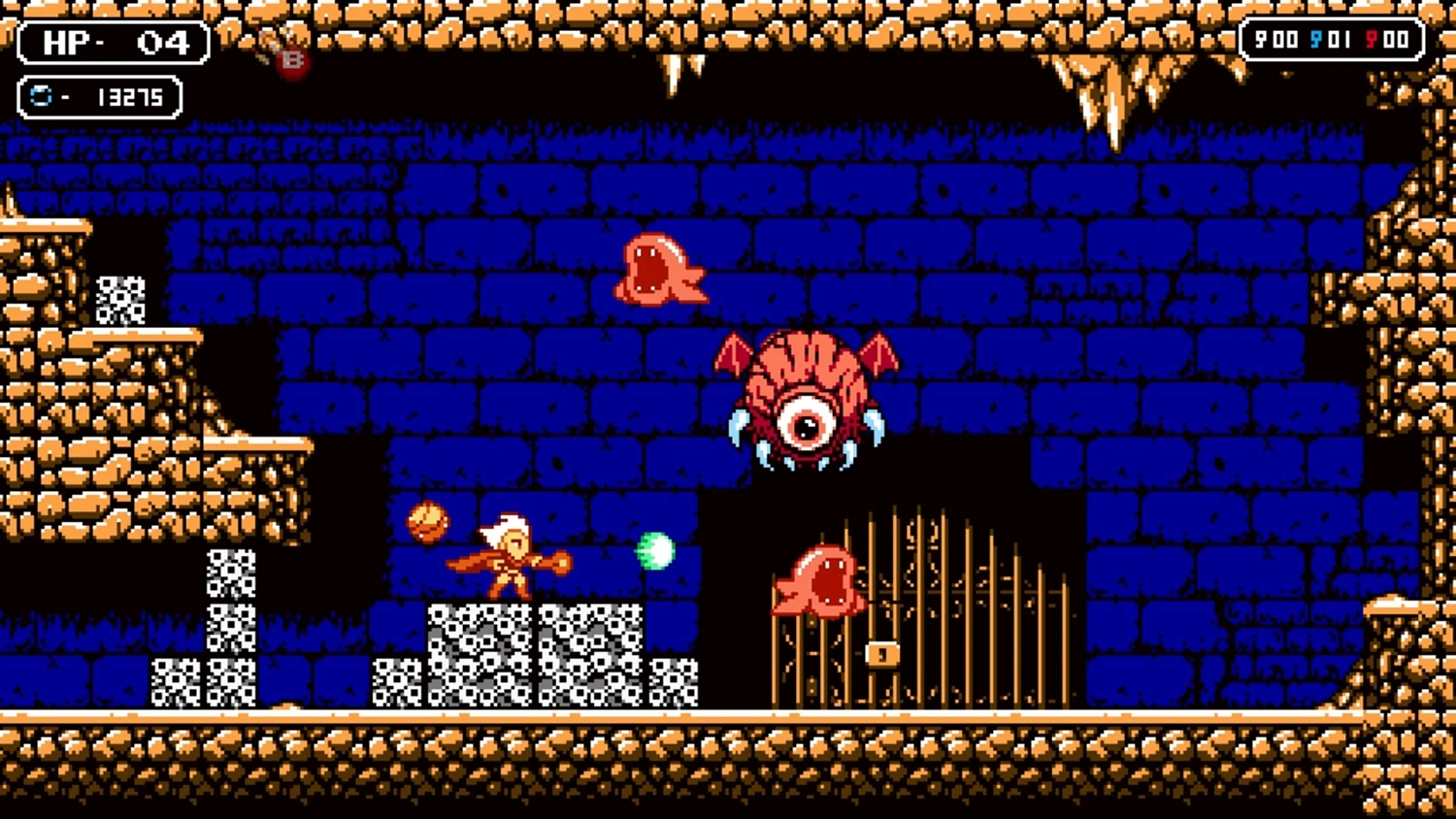The width and height of the screenshot is (1456, 819).
Task: Click the blue key icon in the key counter
Action: [1315, 39]
